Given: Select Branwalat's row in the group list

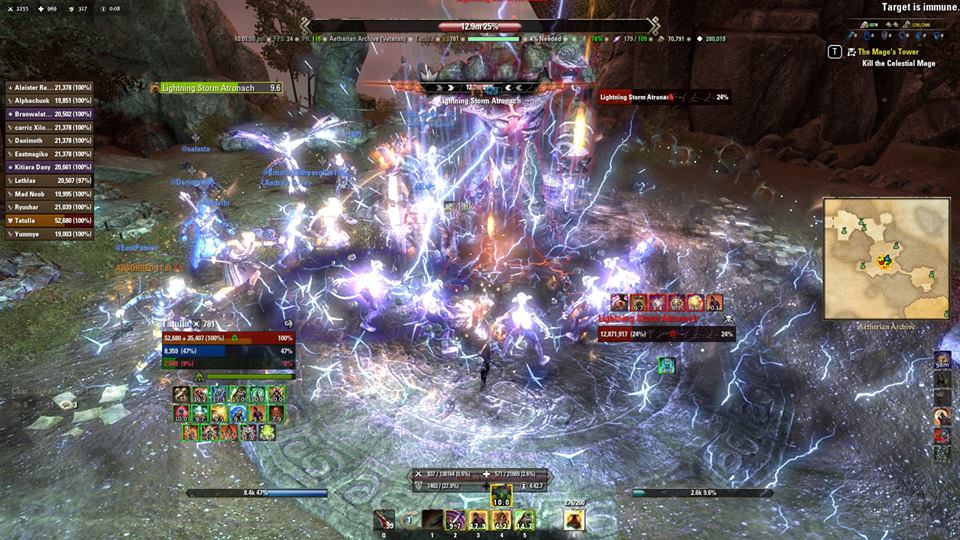Looking at the screenshot, I should pos(50,114).
